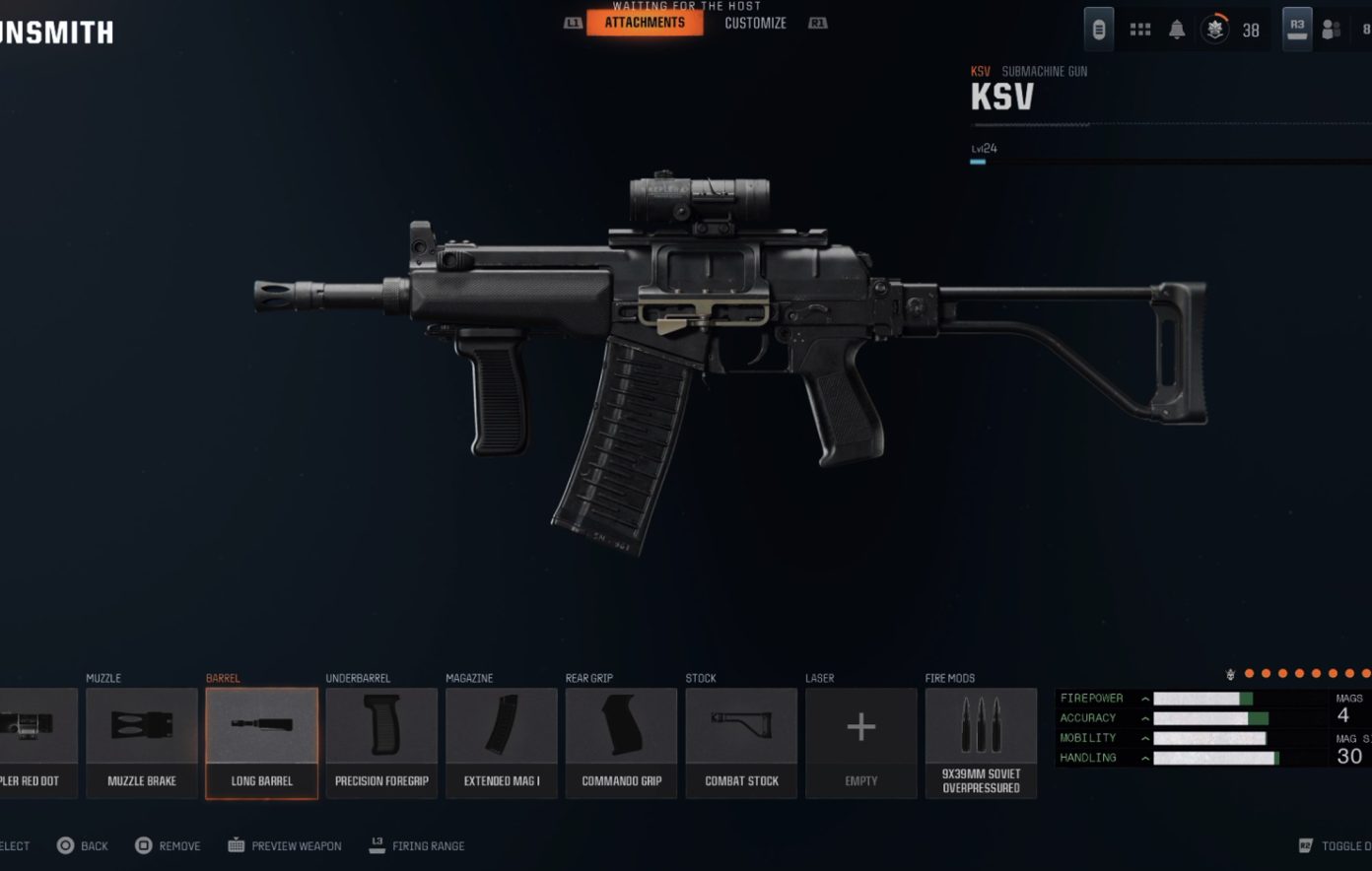
Task: Click Preview Weapon at the bottom
Action: tap(284, 845)
